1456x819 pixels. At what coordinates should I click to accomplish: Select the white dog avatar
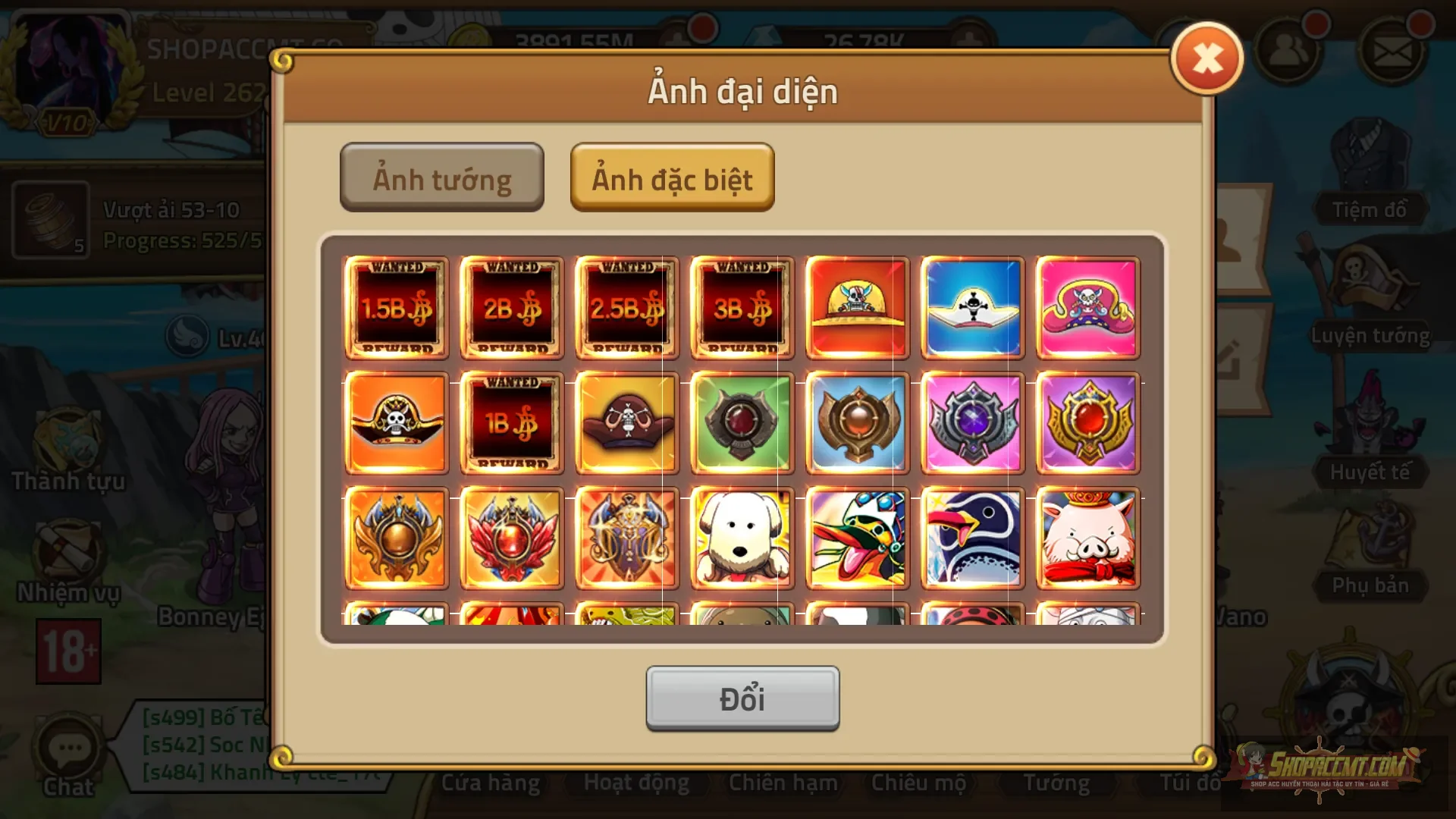coord(742,537)
